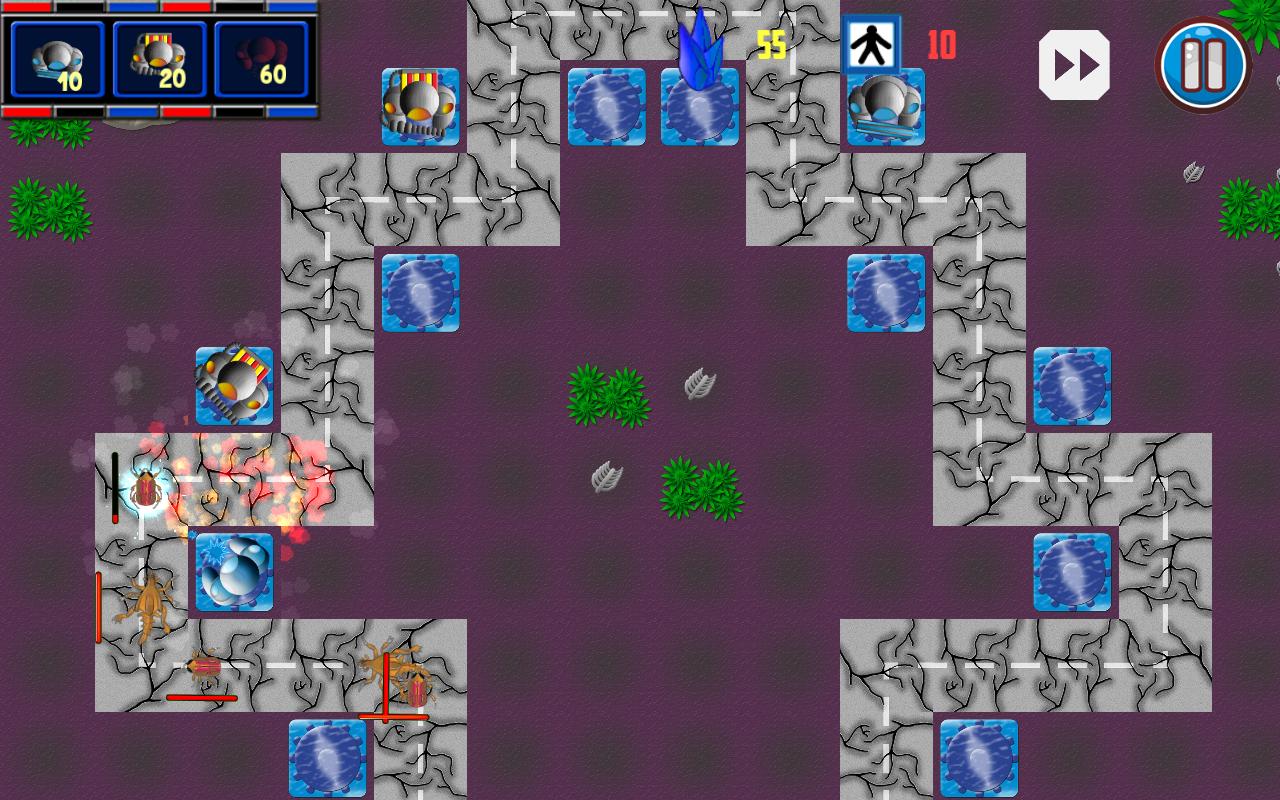Toggle pause with the pause button
This screenshot has height=800, width=1280.
[x=1202, y=63]
